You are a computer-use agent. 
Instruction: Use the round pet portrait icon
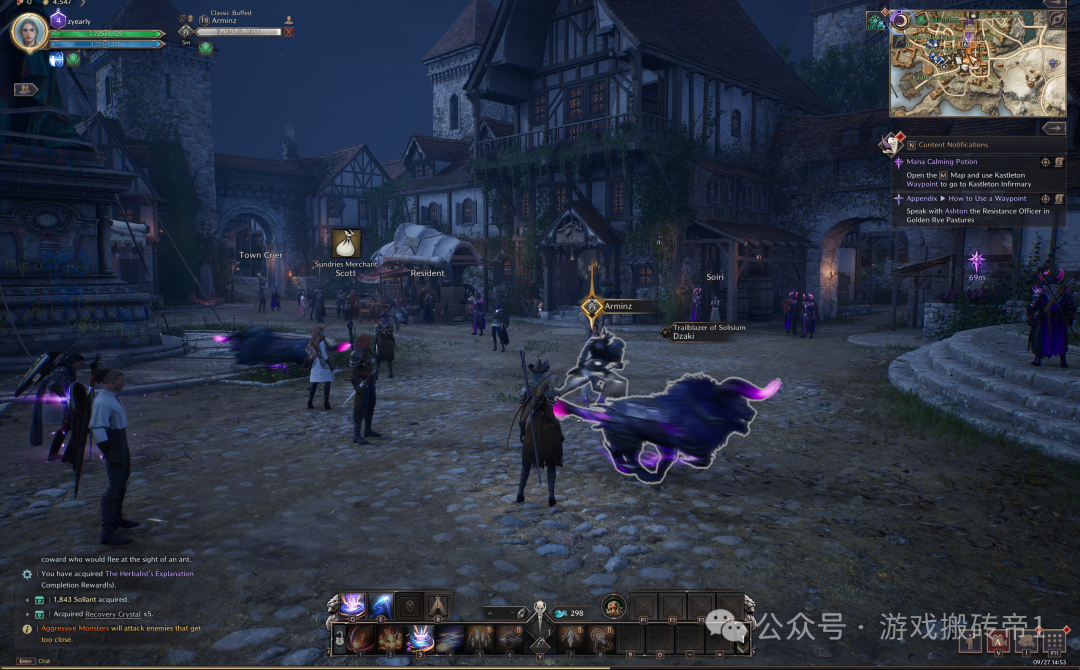(613, 606)
